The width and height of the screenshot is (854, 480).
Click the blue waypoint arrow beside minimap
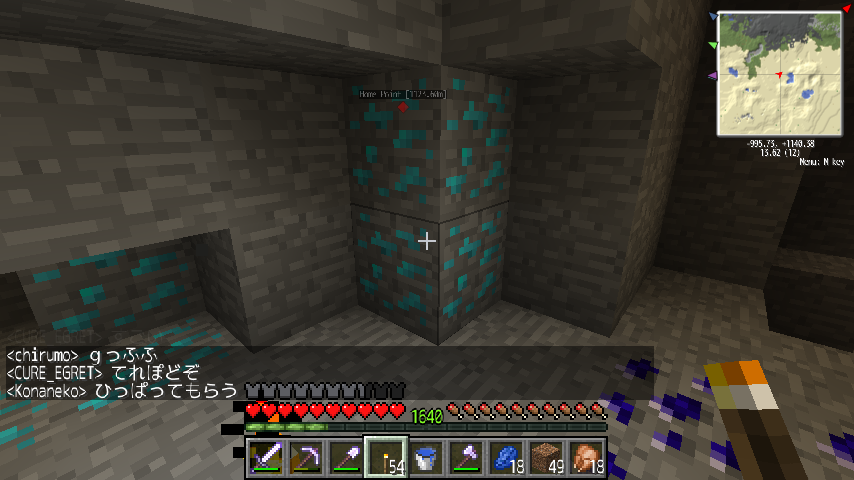pyautogui.click(x=713, y=17)
